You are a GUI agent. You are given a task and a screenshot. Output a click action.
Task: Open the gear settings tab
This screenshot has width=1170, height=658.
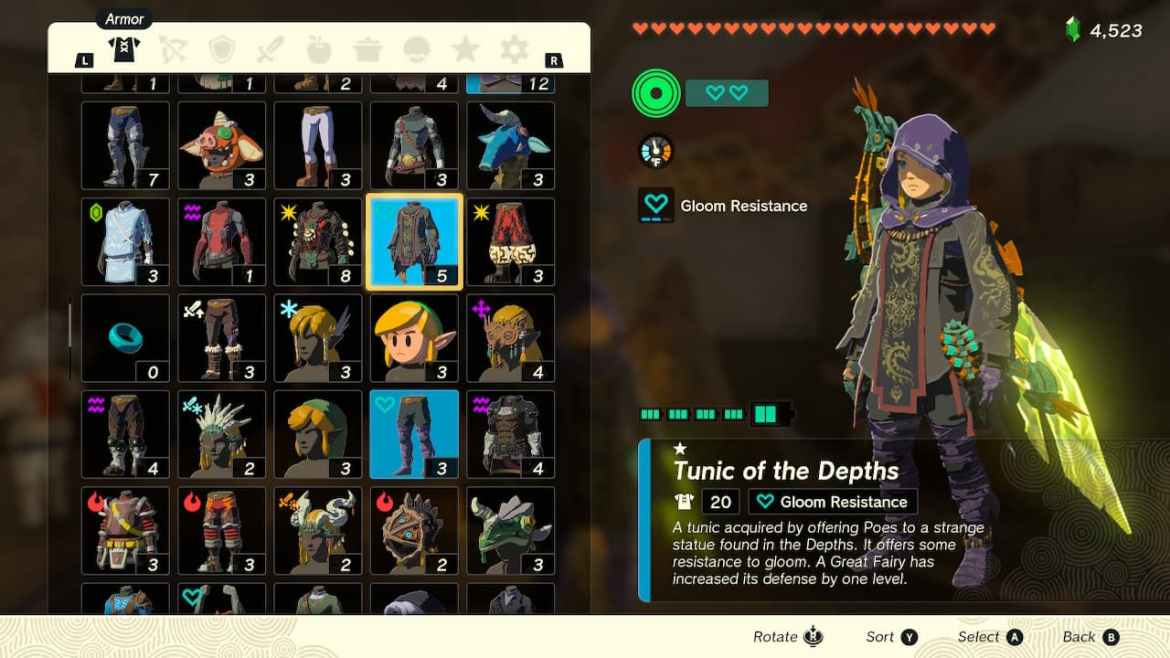pos(514,49)
